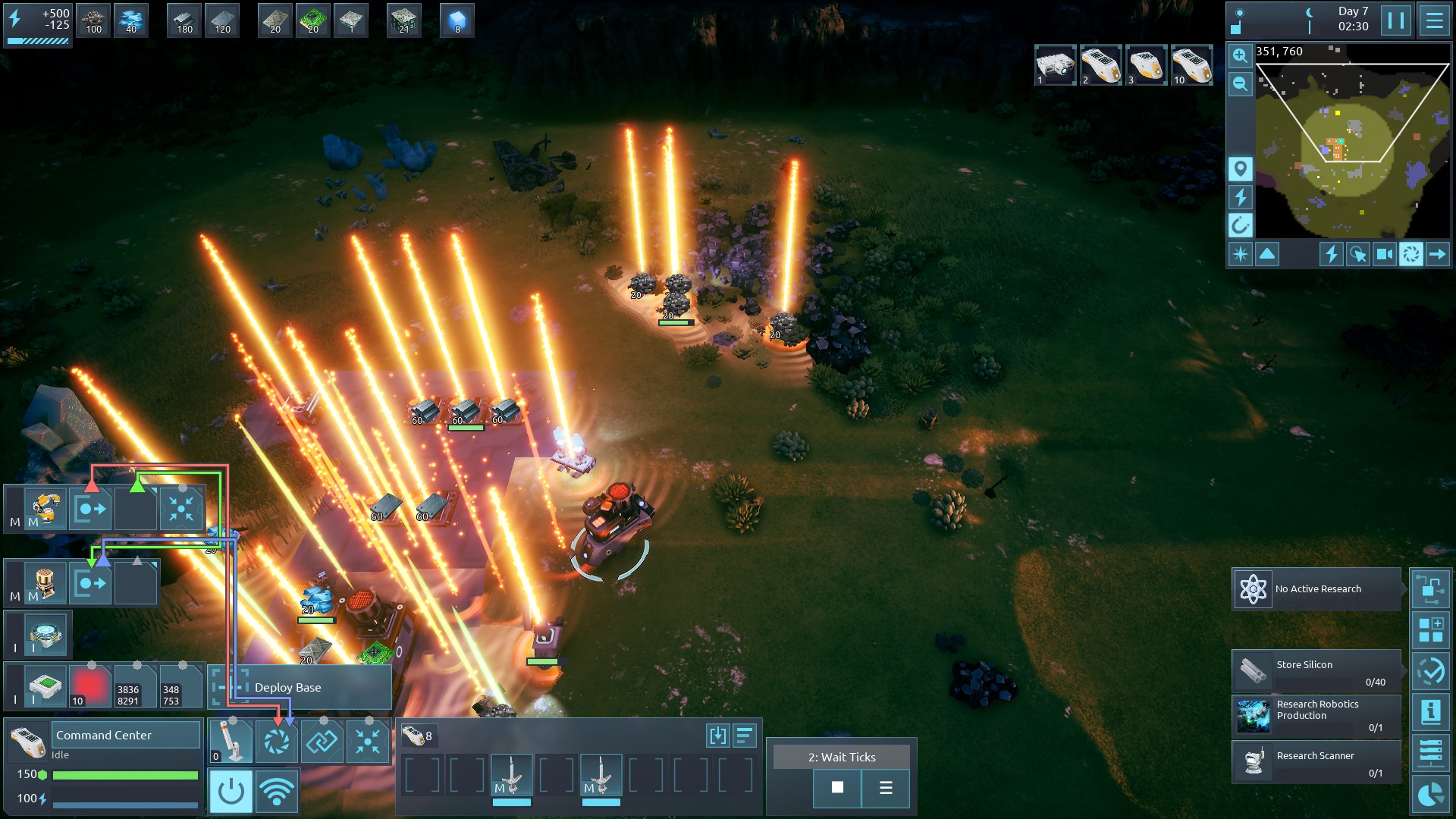Open the pie chart statistics panel

(1430, 794)
